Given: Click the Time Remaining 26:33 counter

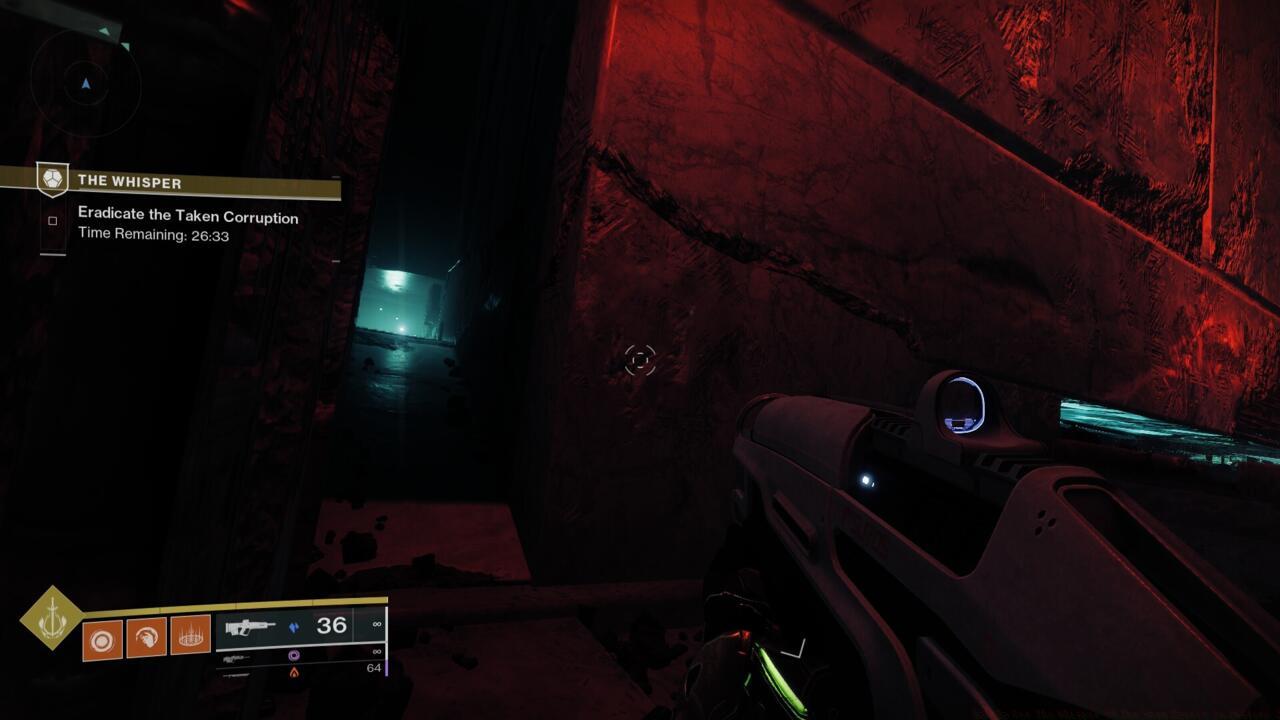Looking at the screenshot, I should pos(152,235).
